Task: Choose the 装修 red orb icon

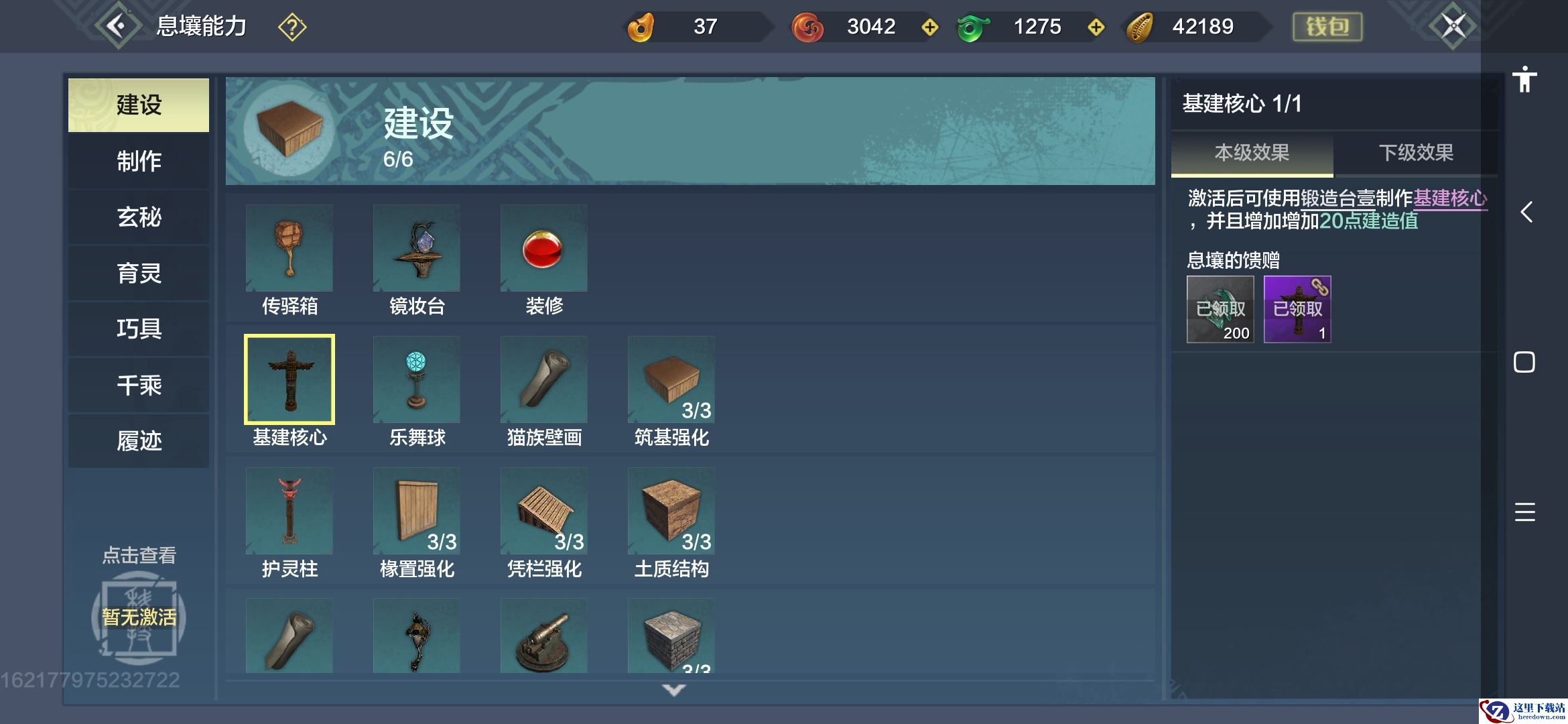Action: click(543, 249)
